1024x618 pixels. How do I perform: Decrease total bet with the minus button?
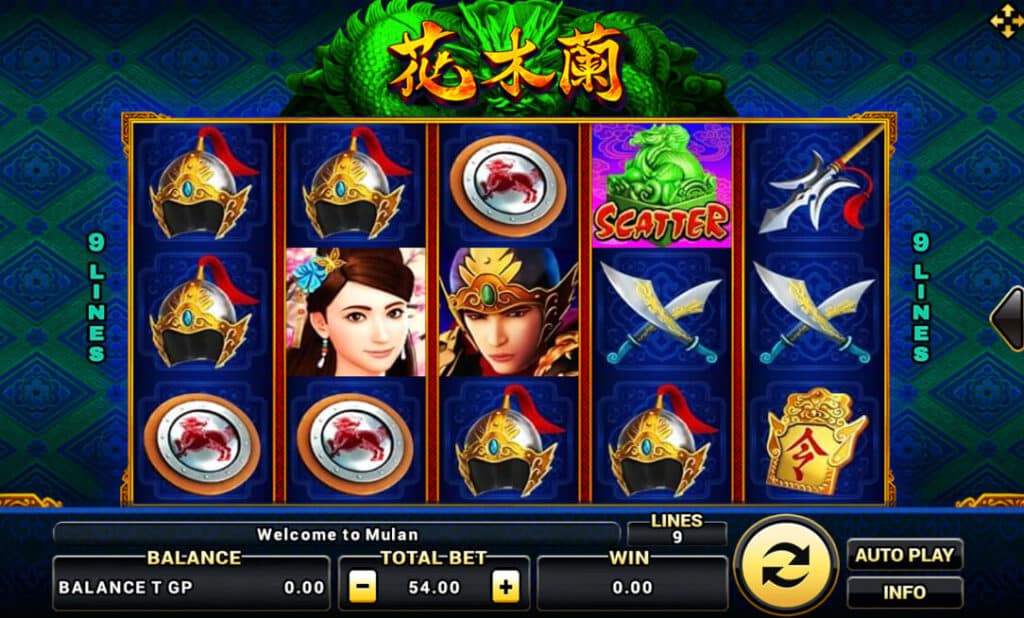[364, 588]
